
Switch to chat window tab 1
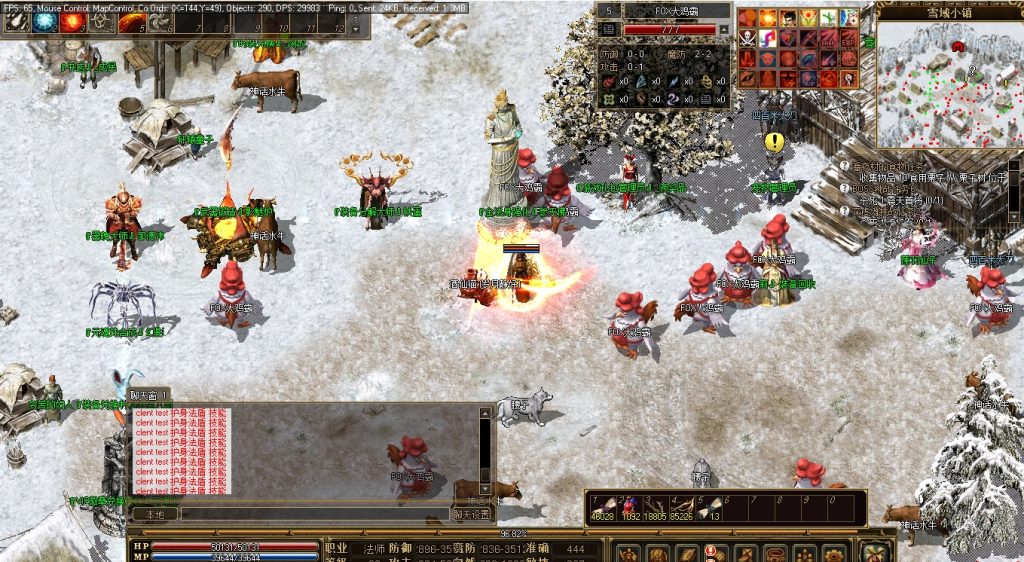click(149, 396)
